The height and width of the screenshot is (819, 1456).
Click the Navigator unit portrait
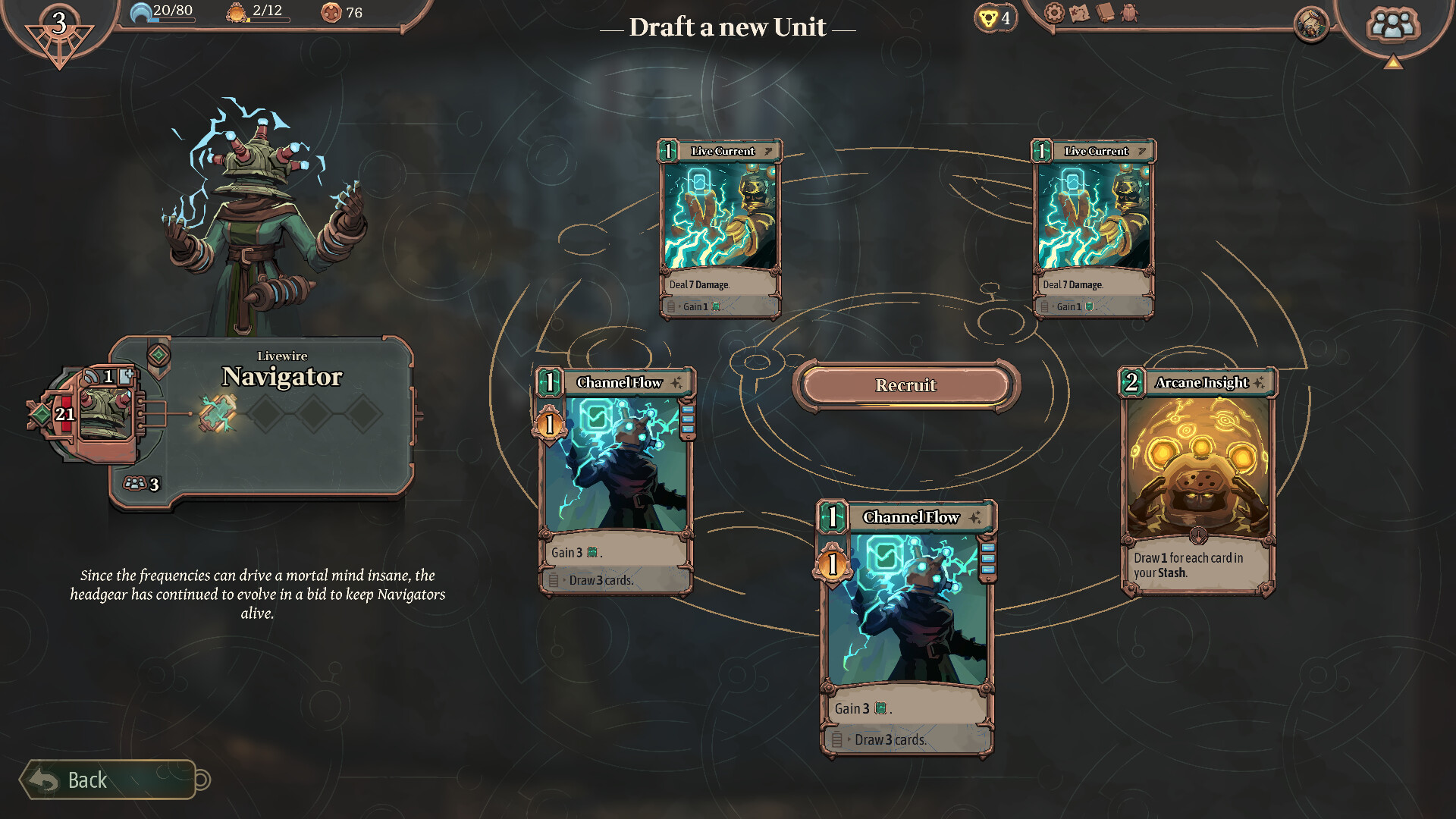pos(105,413)
